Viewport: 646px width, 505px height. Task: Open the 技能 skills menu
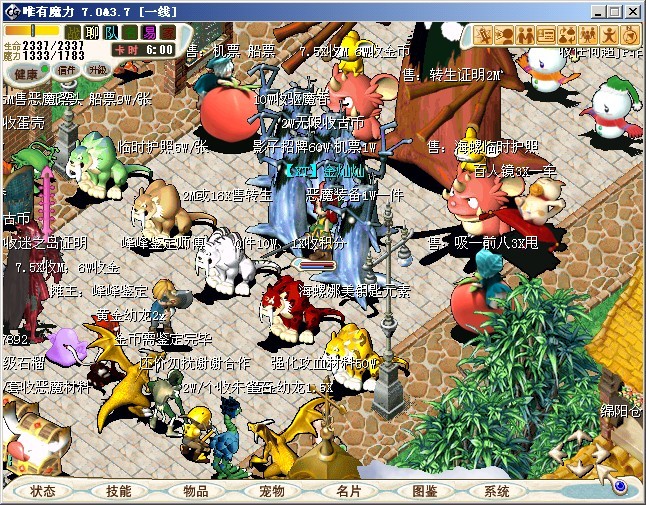(118, 491)
